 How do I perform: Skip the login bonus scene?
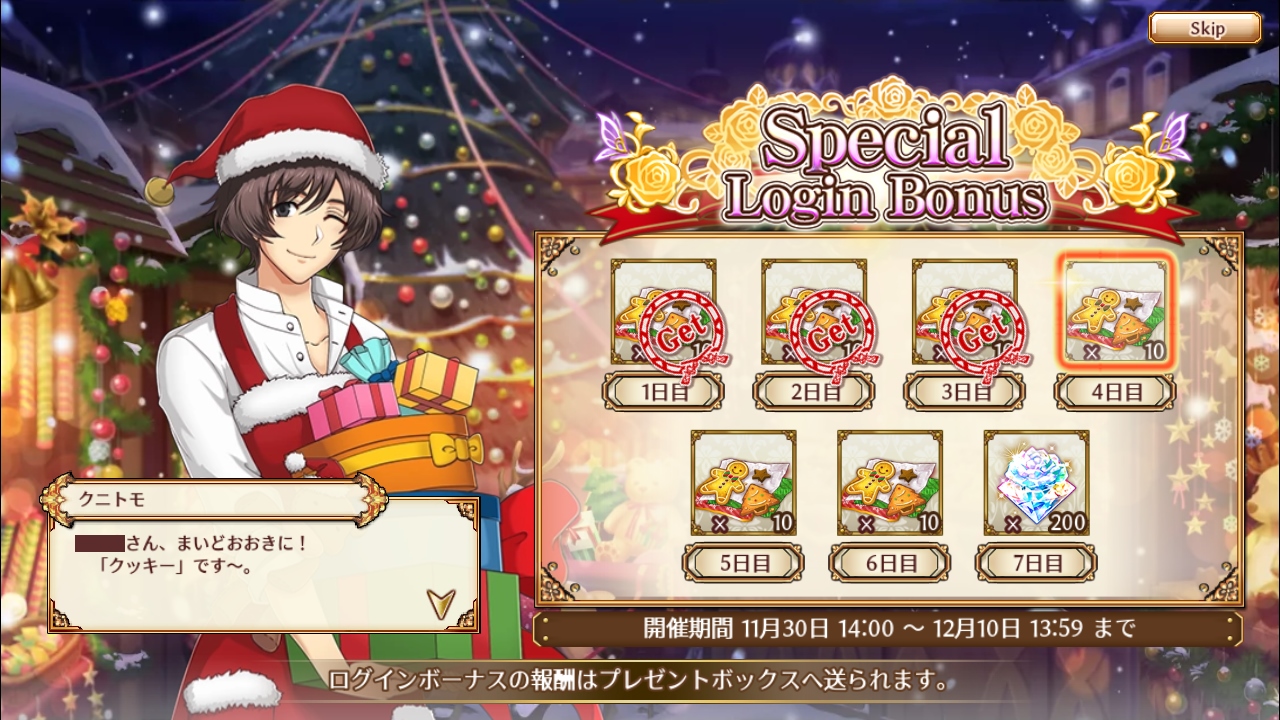1204,28
